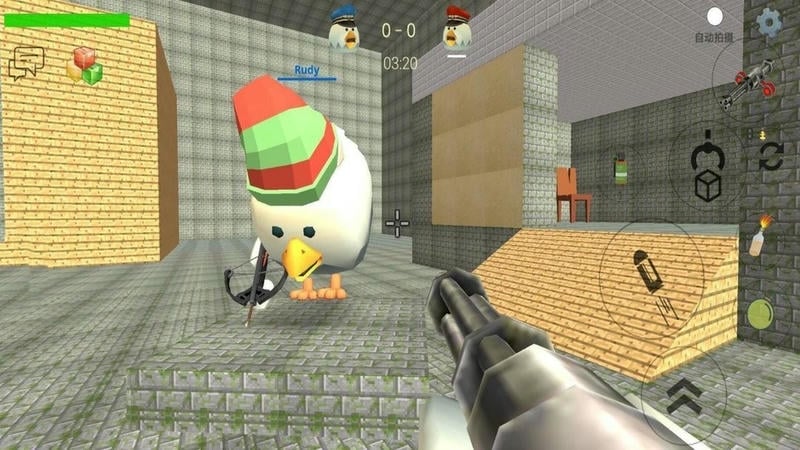Tap the white auto-shoot toggle circle
Viewport: 800px width, 450px height.
click(x=715, y=17)
